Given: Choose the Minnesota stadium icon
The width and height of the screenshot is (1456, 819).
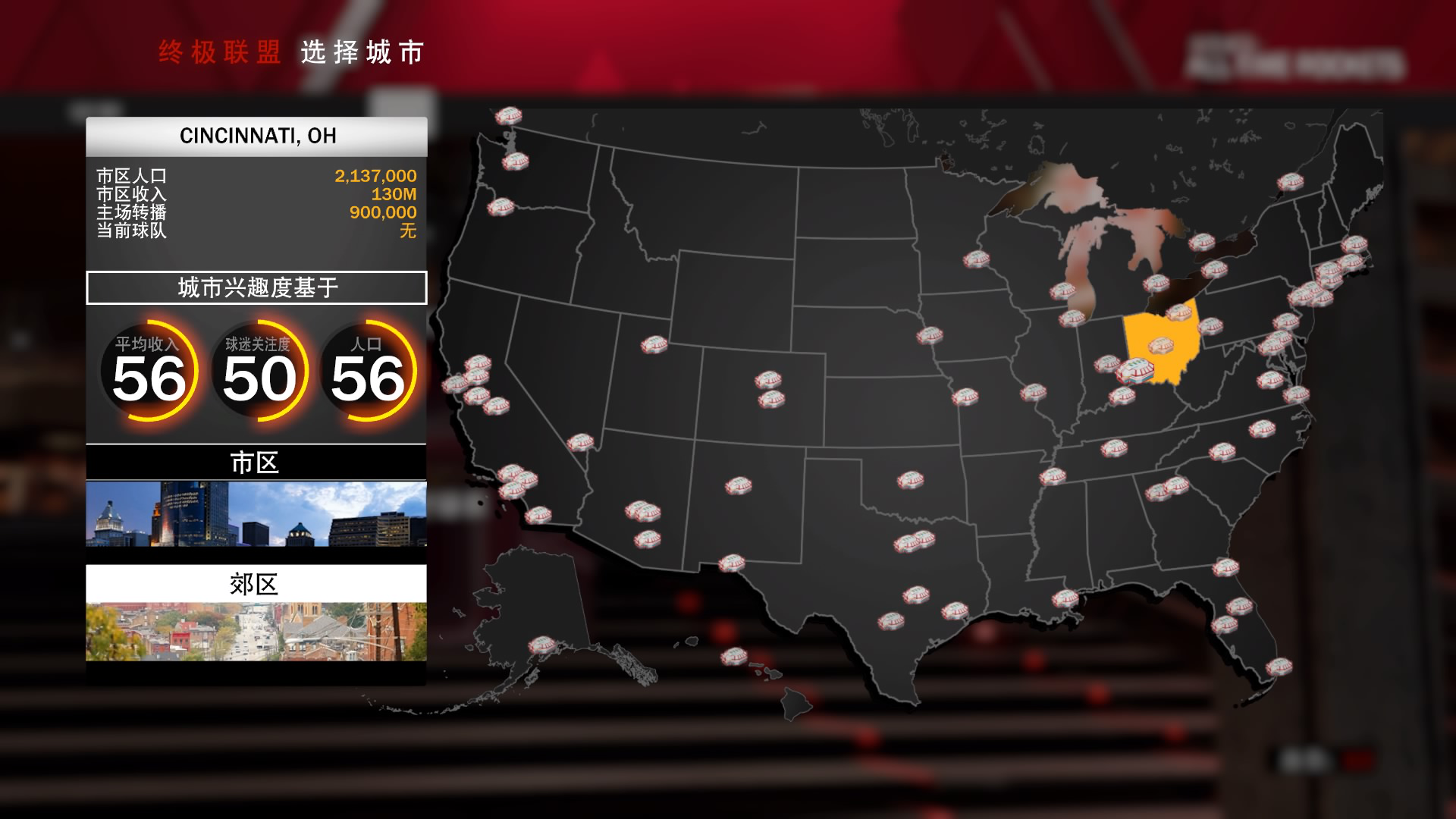Looking at the screenshot, I should click(x=977, y=258).
